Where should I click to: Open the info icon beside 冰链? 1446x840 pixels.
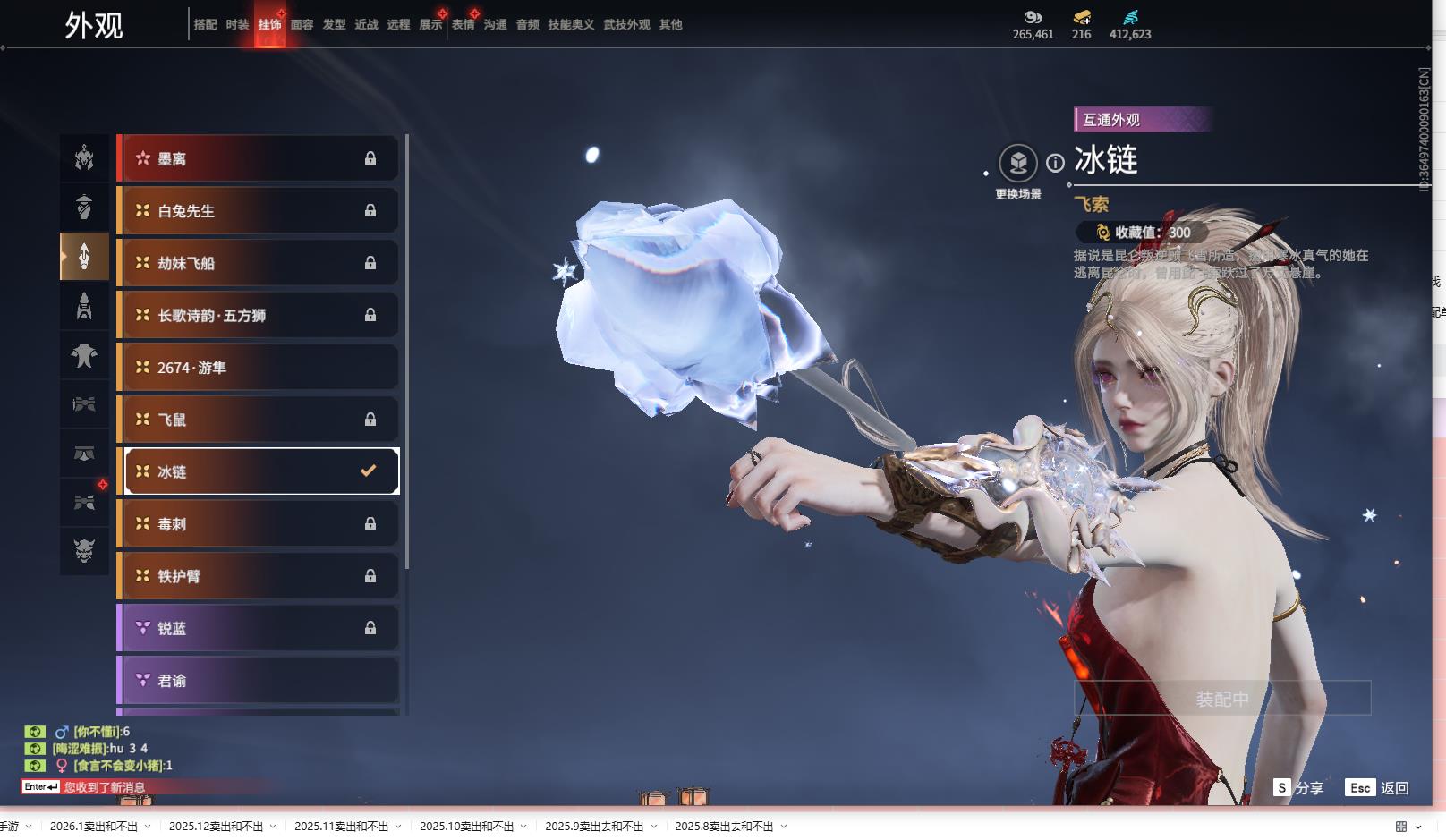point(1056,163)
